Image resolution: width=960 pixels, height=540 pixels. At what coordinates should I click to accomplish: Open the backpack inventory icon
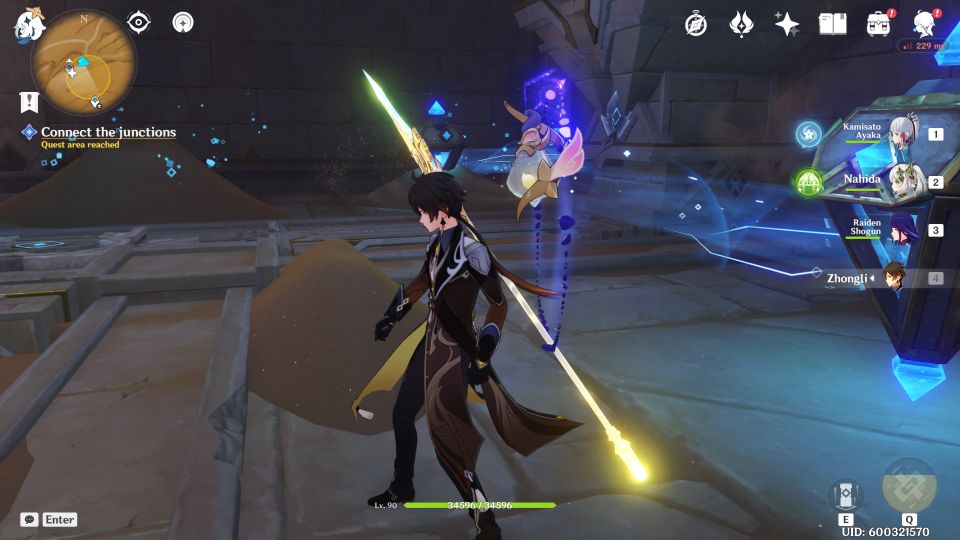[x=879, y=24]
